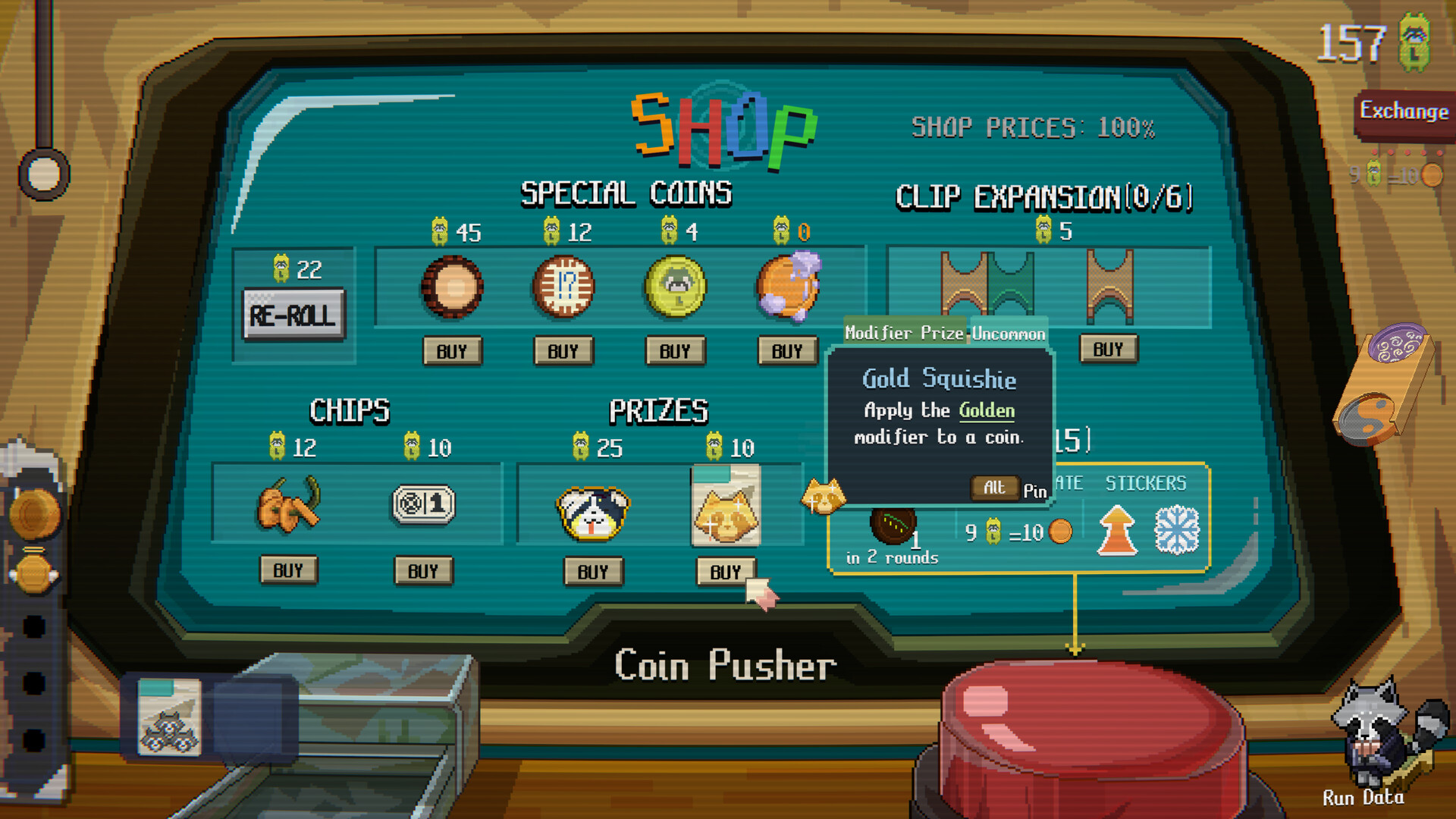Buy the dog prize for 25 tickets

coord(594,572)
